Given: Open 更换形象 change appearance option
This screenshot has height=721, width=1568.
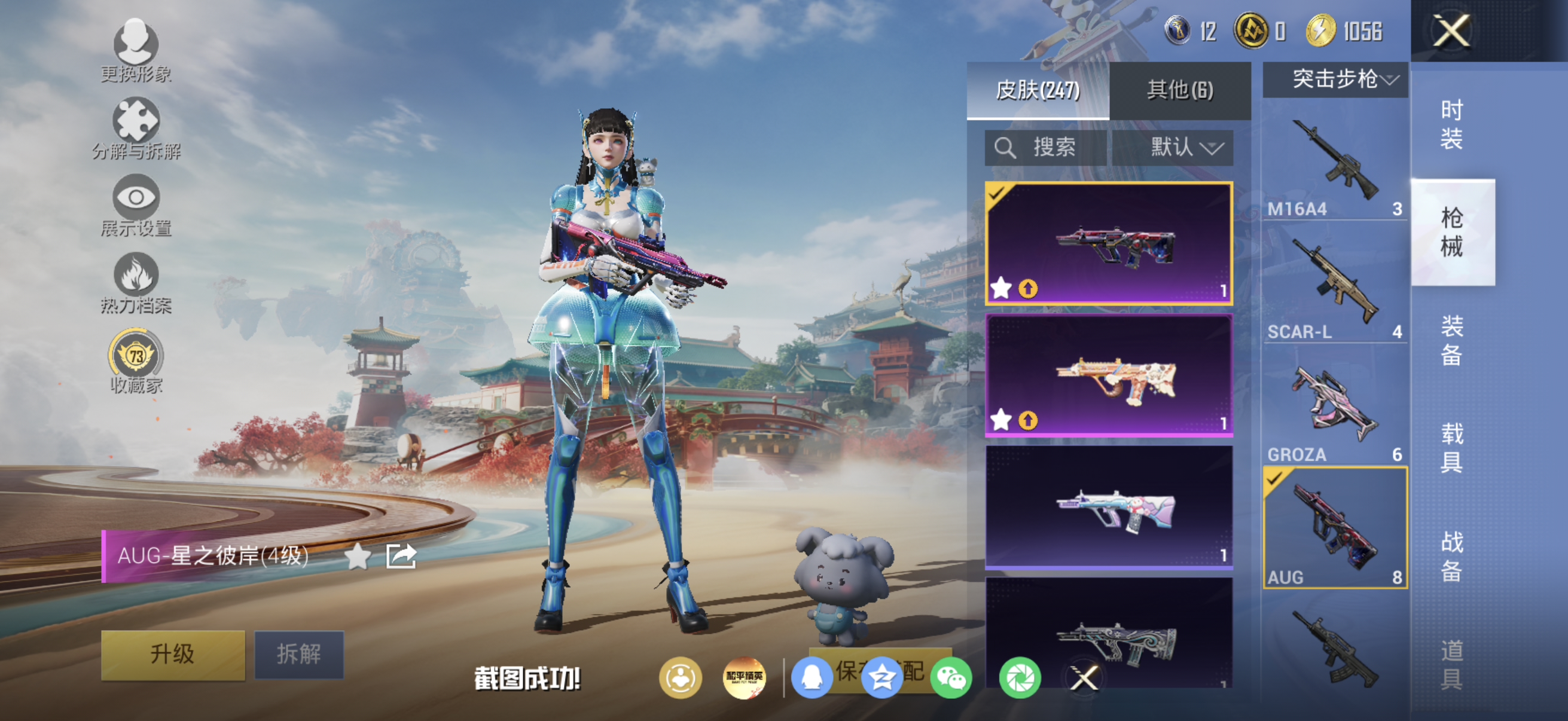Looking at the screenshot, I should point(136,50).
